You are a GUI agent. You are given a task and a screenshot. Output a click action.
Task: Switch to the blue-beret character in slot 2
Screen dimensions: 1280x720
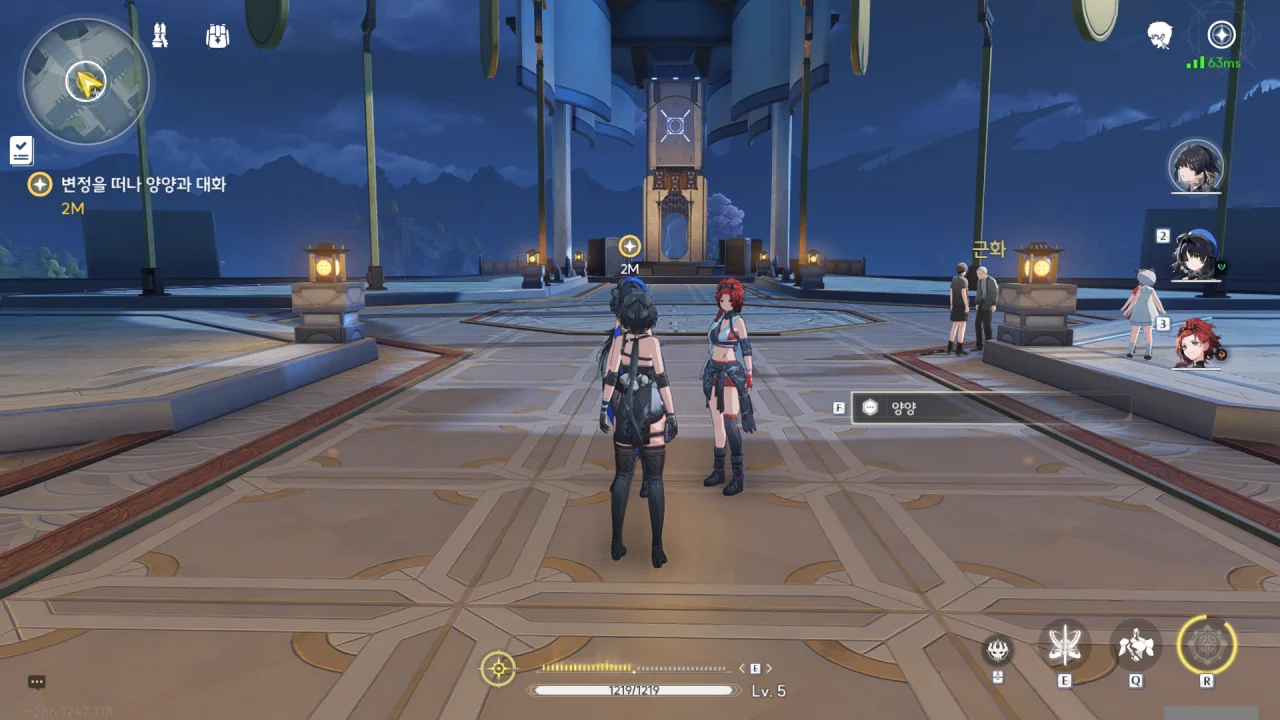click(x=1196, y=256)
